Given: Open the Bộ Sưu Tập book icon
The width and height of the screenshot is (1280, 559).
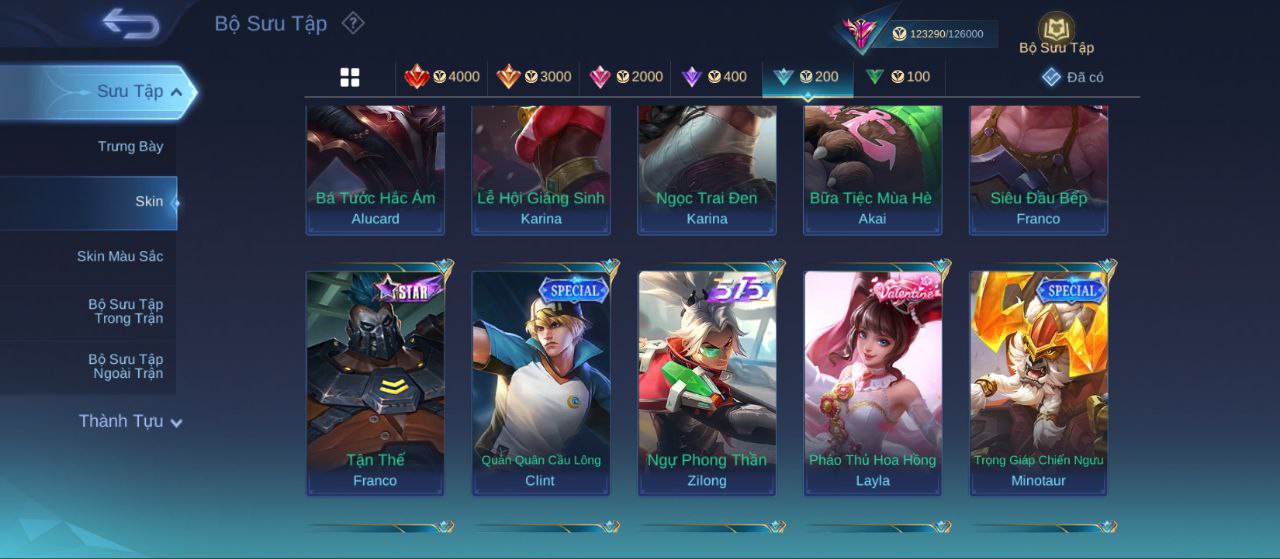Looking at the screenshot, I should [x=1056, y=32].
